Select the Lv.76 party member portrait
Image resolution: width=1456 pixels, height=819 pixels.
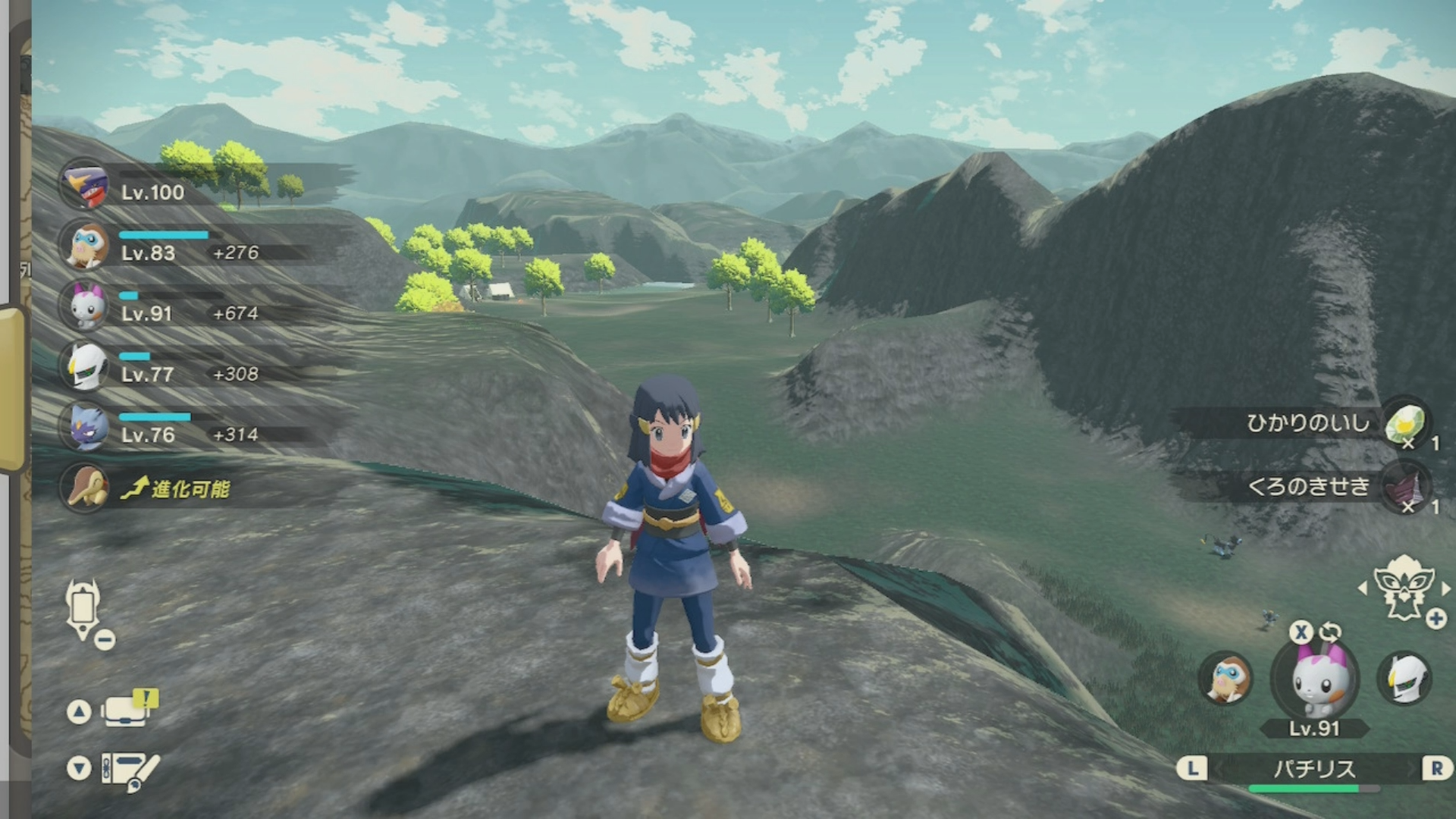[x=86, y=427]
